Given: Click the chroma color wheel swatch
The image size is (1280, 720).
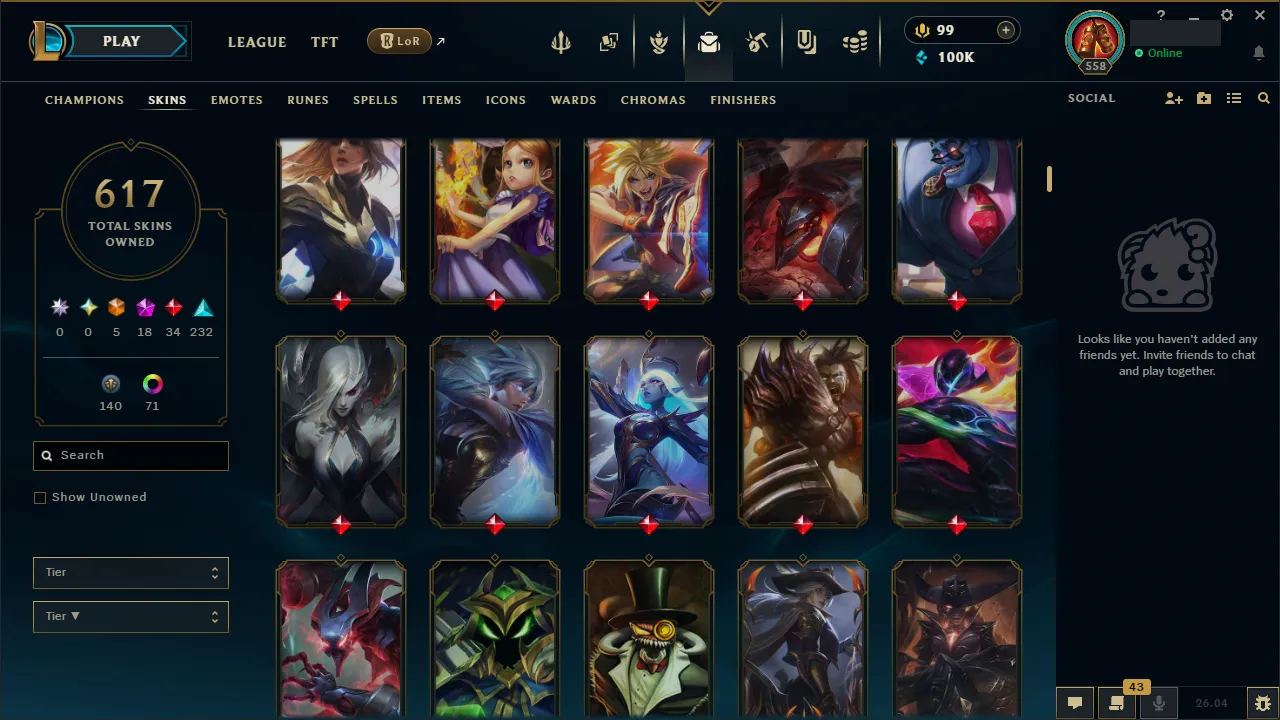Looking at the screenshot, I should click(152, 383).
